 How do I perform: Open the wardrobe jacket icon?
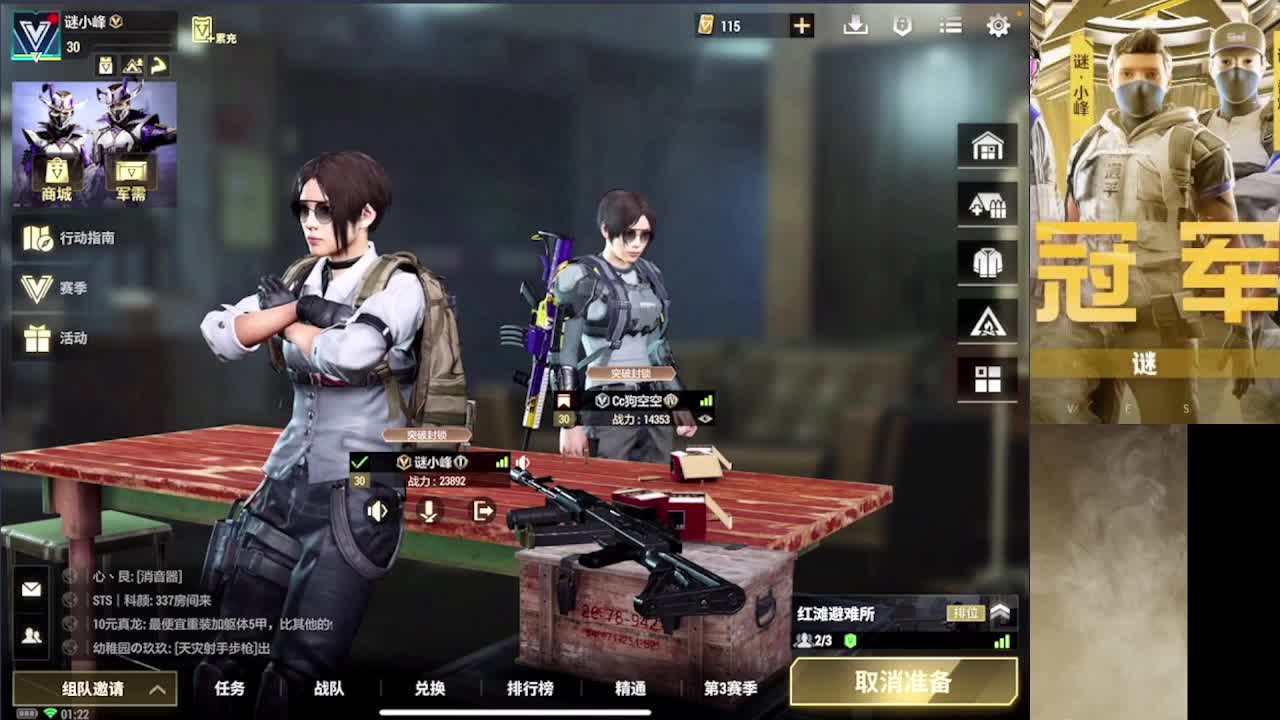pyautogui.click(x=987, y=262)
